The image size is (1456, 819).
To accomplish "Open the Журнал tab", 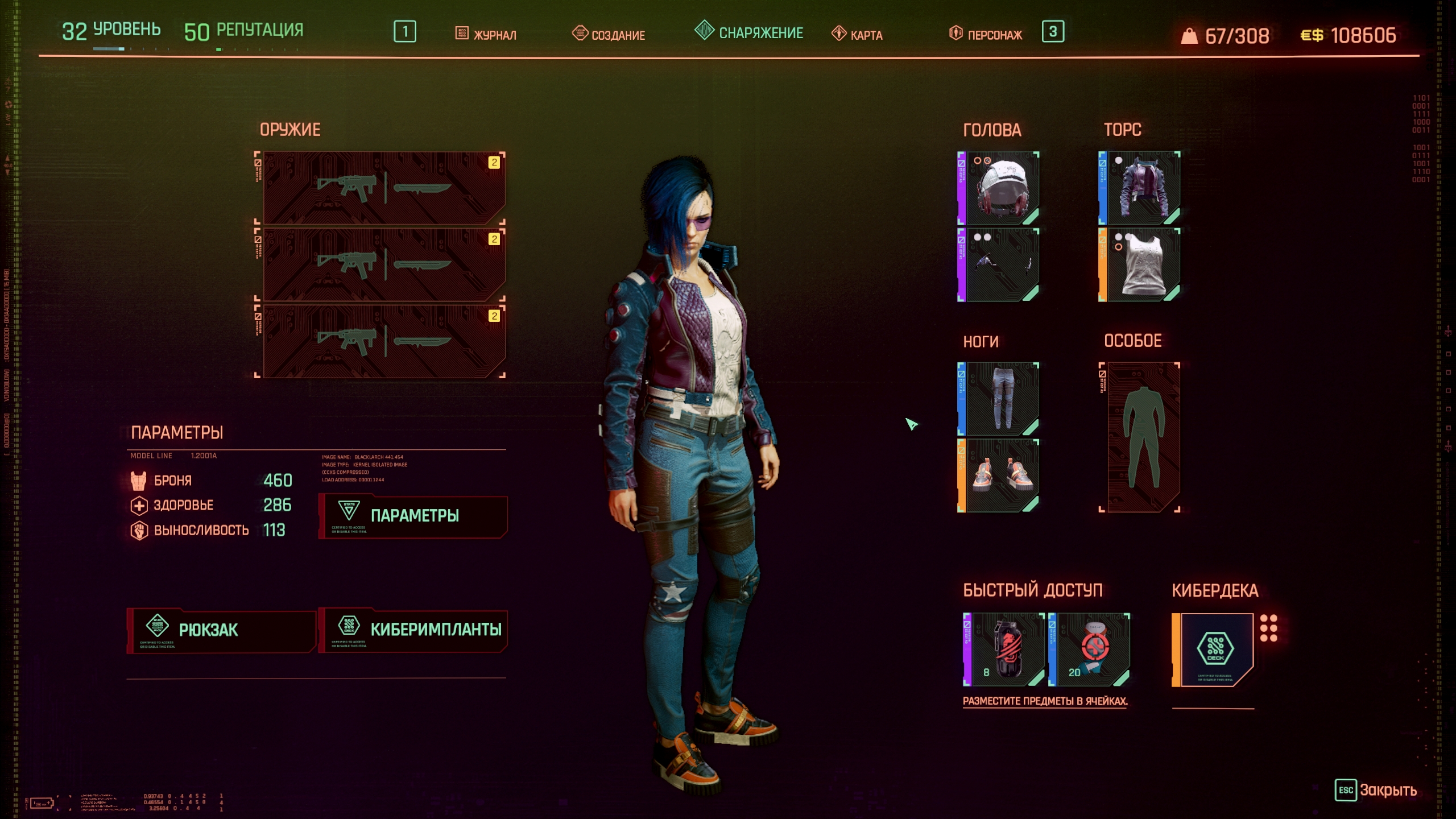I will coord(486,34).
